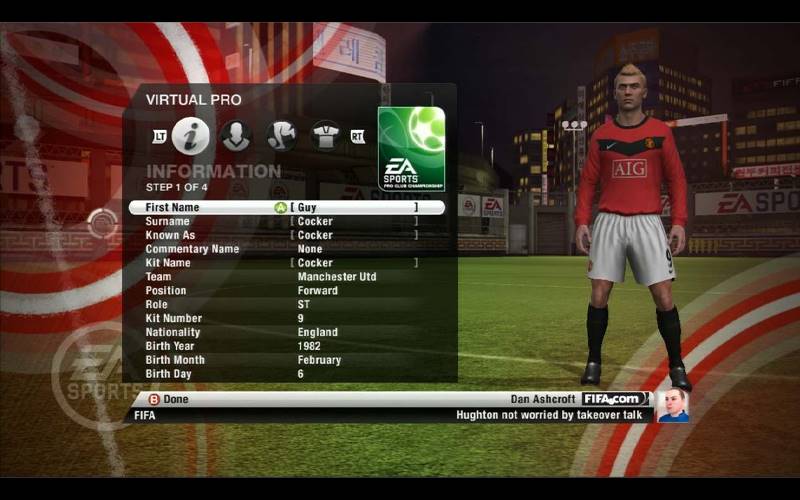
Task: Select the Birth Year row
Action: tap(286, 346)
